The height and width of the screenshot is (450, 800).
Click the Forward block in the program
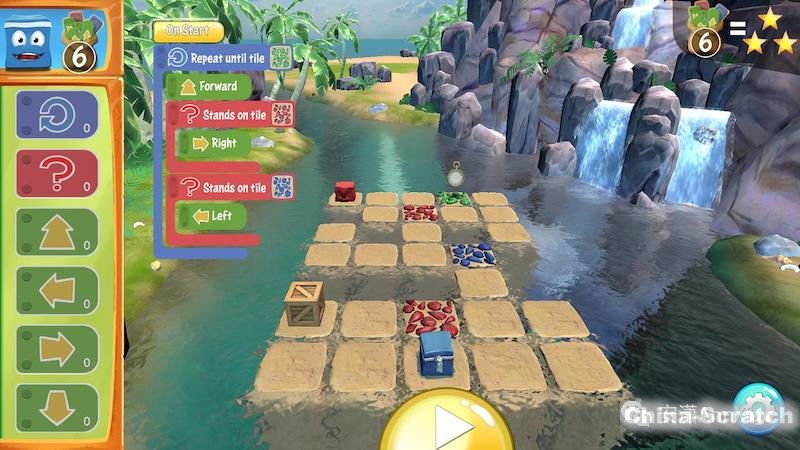[209, 87]
